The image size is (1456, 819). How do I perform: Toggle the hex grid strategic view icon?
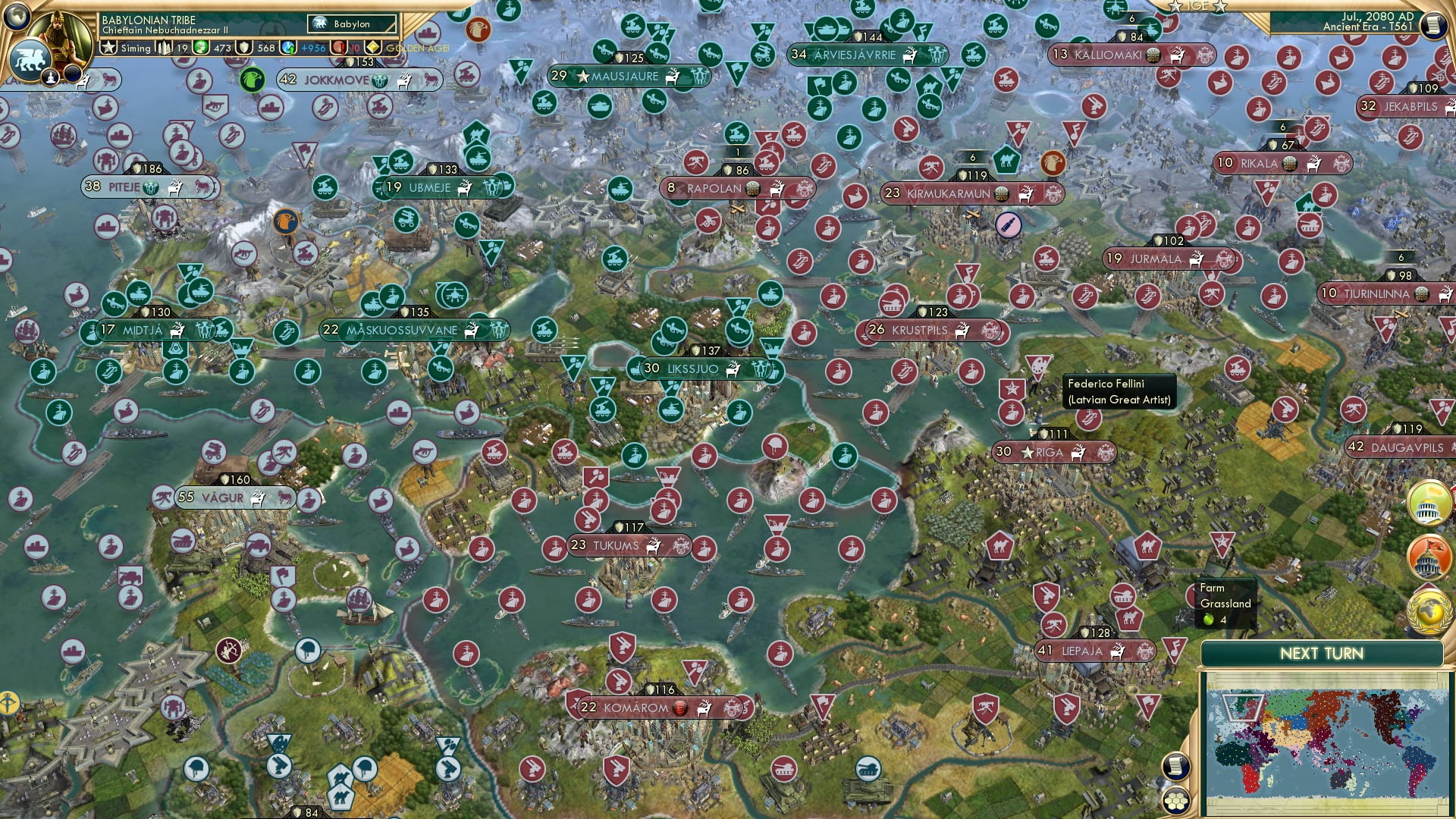click(1176, 801)
